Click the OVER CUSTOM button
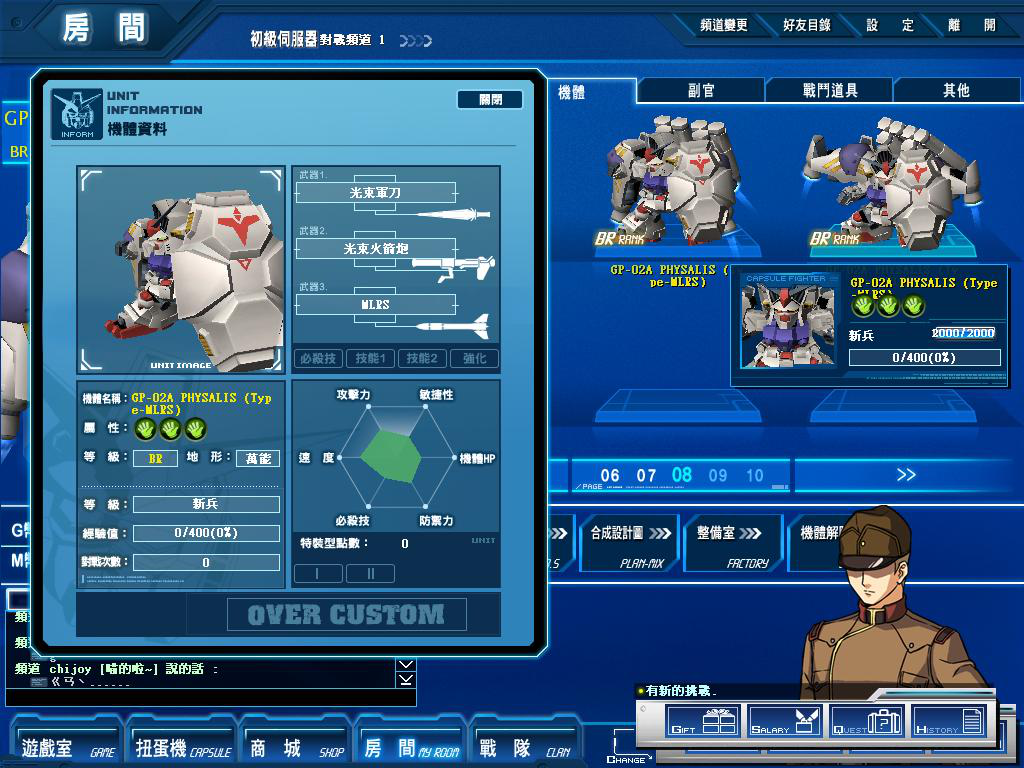The width and height of the screenshot is (1024, 768). [346, 614]
